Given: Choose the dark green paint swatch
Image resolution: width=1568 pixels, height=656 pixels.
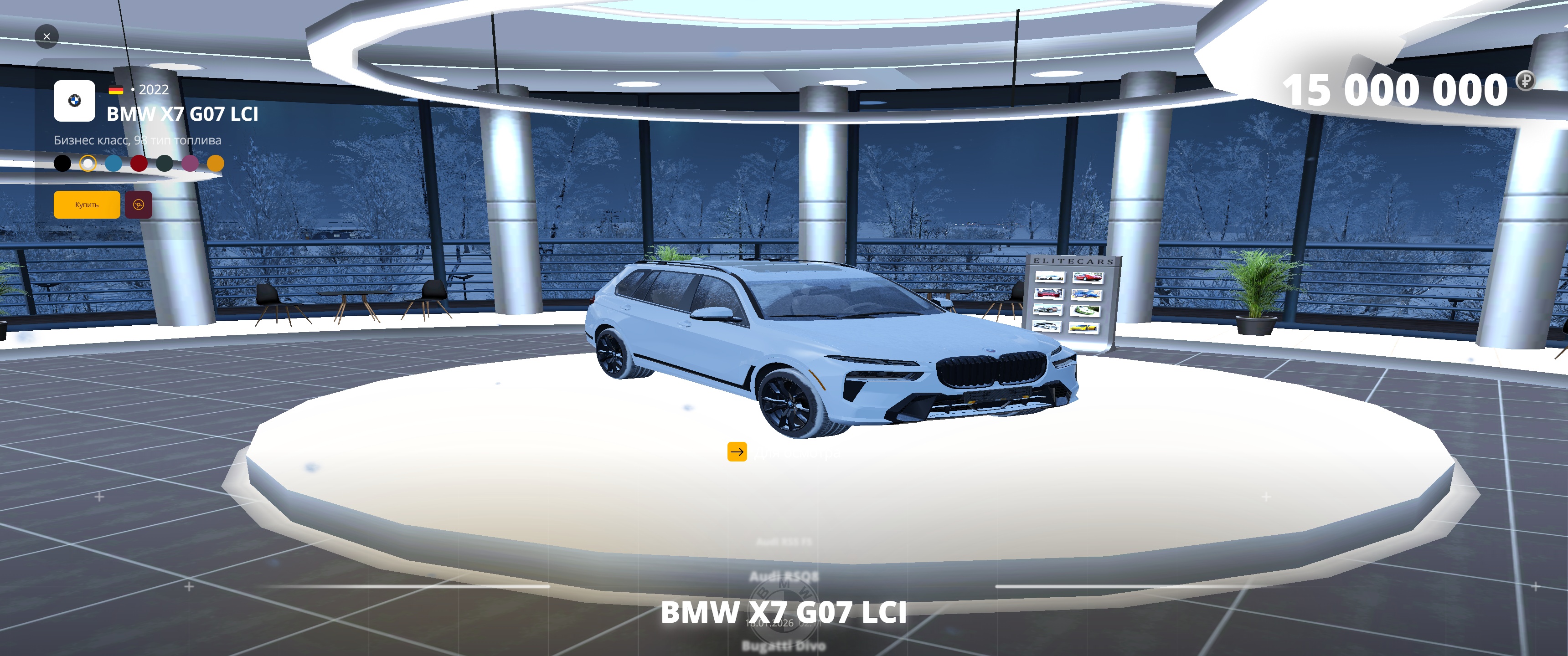Looking at the screenshot, I should point(165,163).
